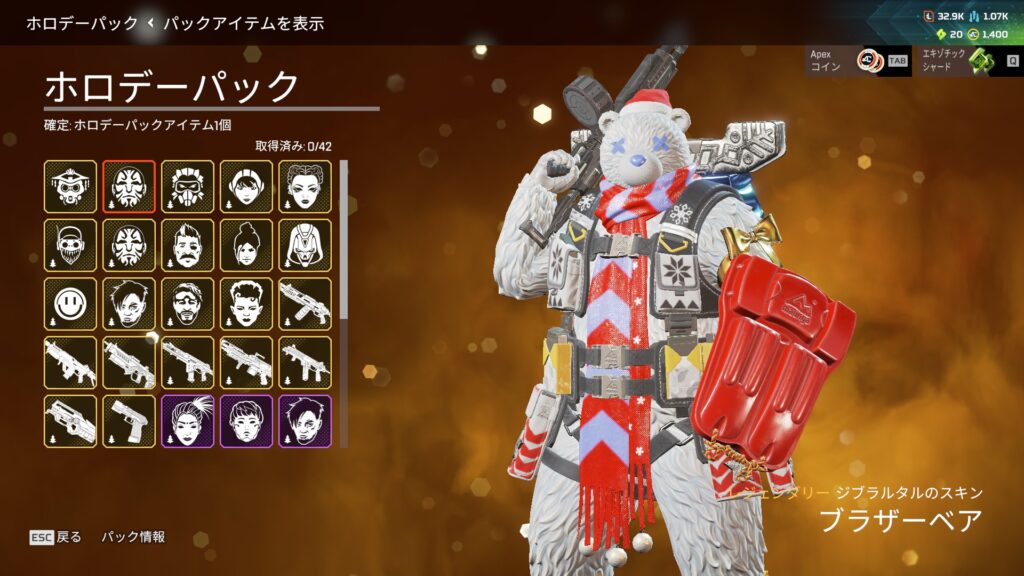Select the purple-framed ponytail legend tile

tap(188, 421)
